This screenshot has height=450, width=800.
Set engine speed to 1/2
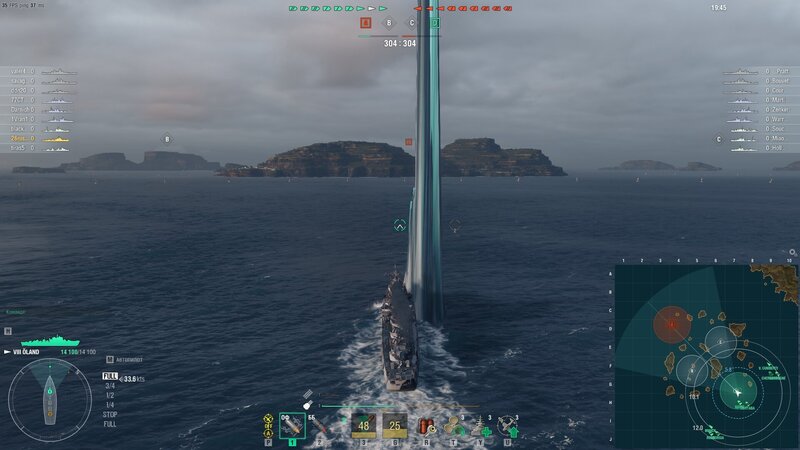[x=110, y=395]
